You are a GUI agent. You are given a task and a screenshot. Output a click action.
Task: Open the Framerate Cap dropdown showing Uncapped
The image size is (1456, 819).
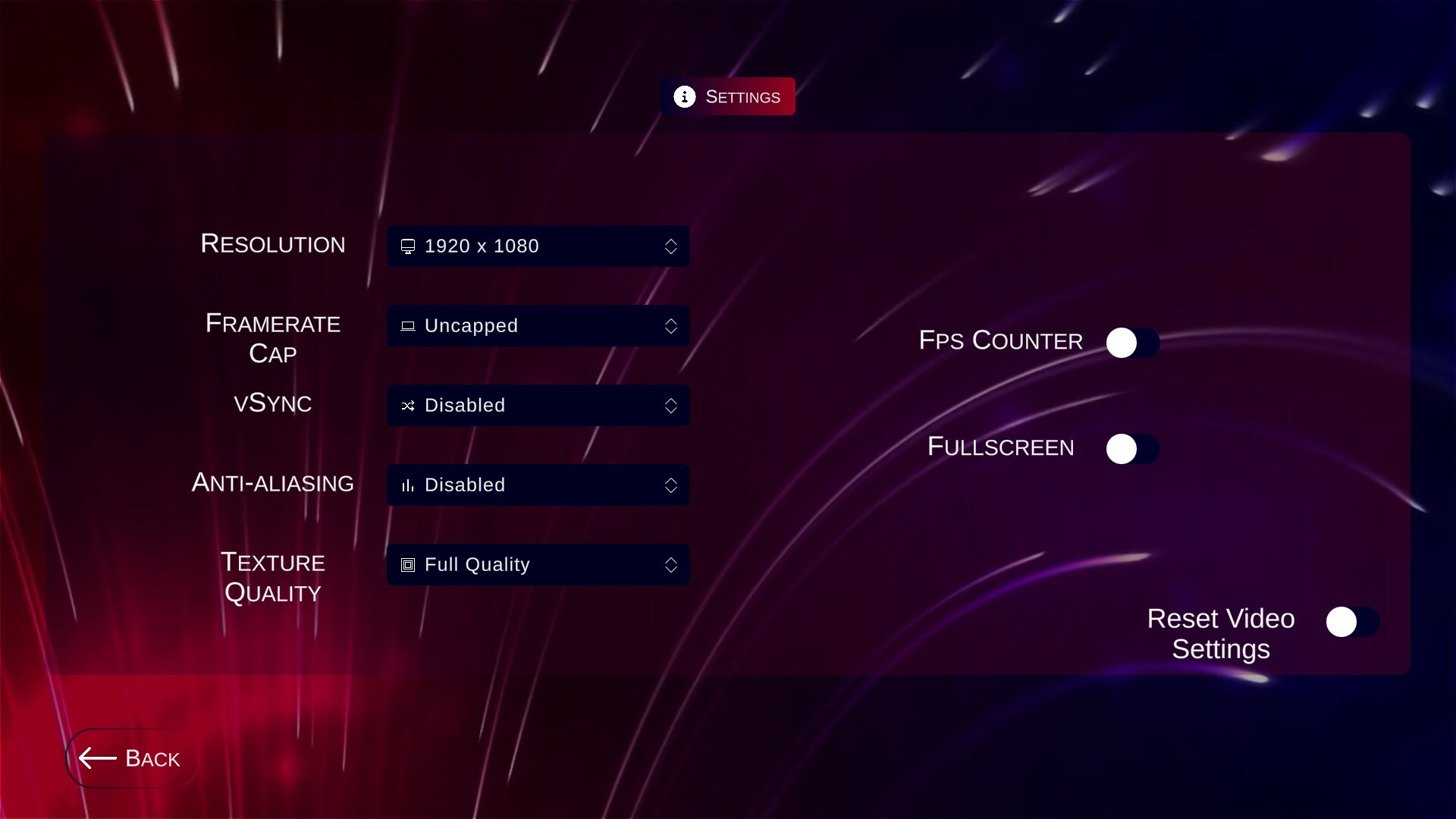[538, 326]
